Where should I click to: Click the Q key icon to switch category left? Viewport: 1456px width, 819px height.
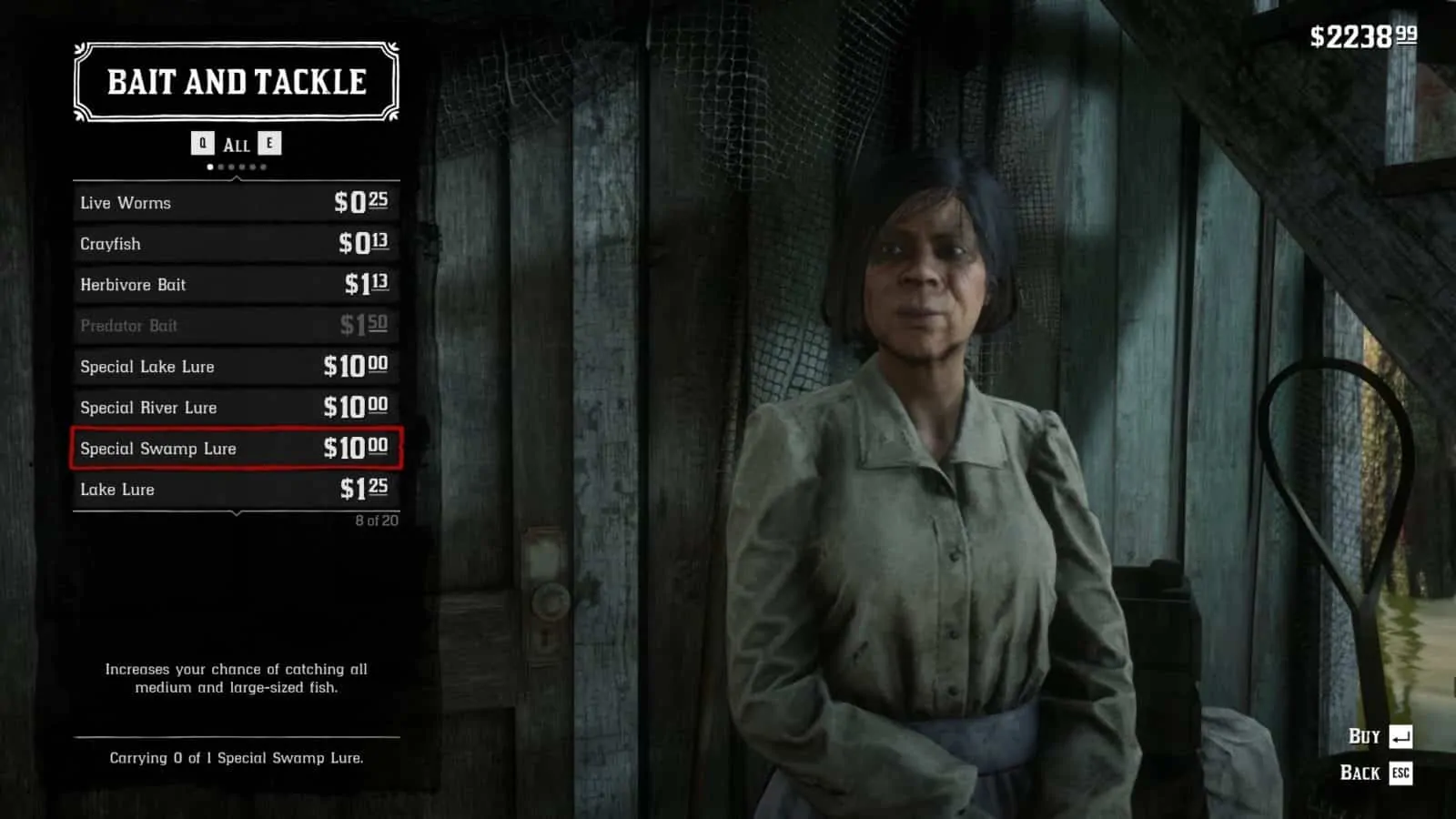tap(202, 143)
